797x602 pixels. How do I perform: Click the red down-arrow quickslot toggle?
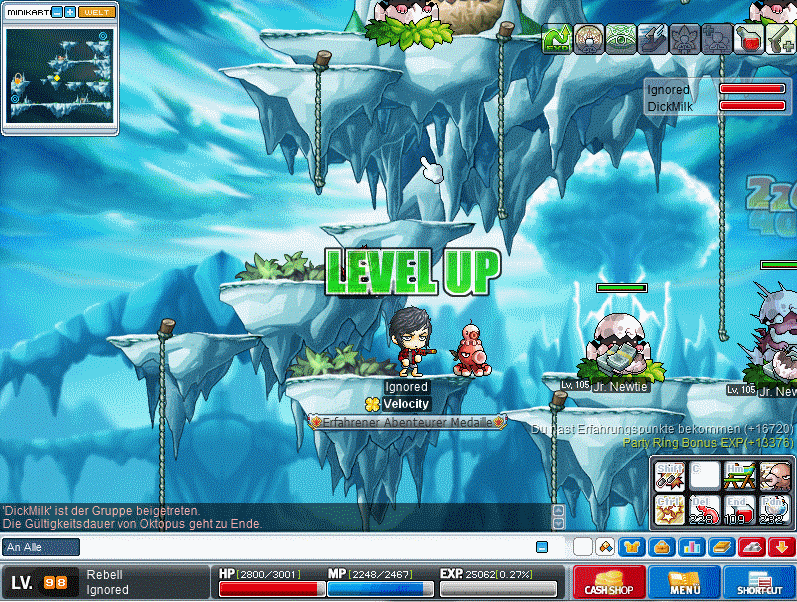point(781,547)
